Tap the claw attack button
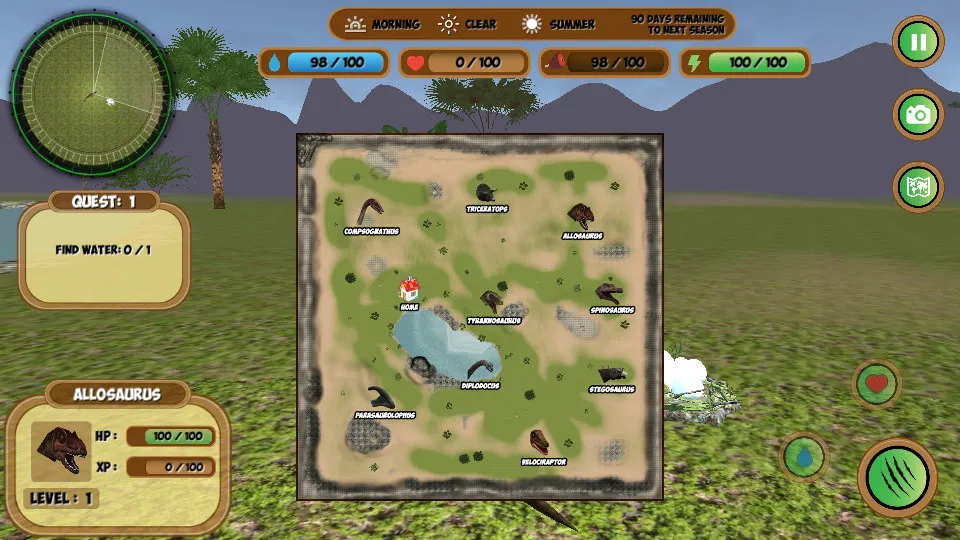The width and height of the screenshot is (960, 540). pyautogui.click(x=897, y=478)
